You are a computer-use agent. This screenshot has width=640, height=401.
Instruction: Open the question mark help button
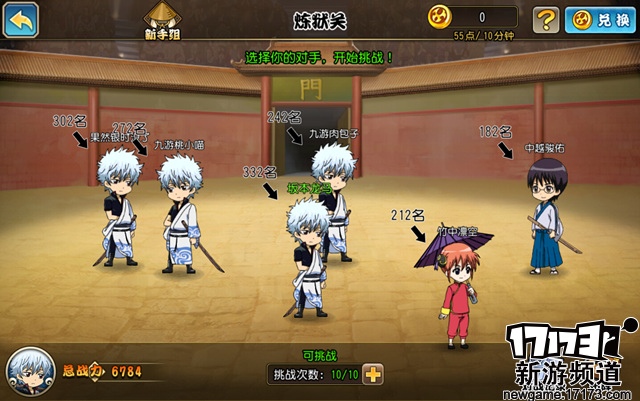[545, 18]
